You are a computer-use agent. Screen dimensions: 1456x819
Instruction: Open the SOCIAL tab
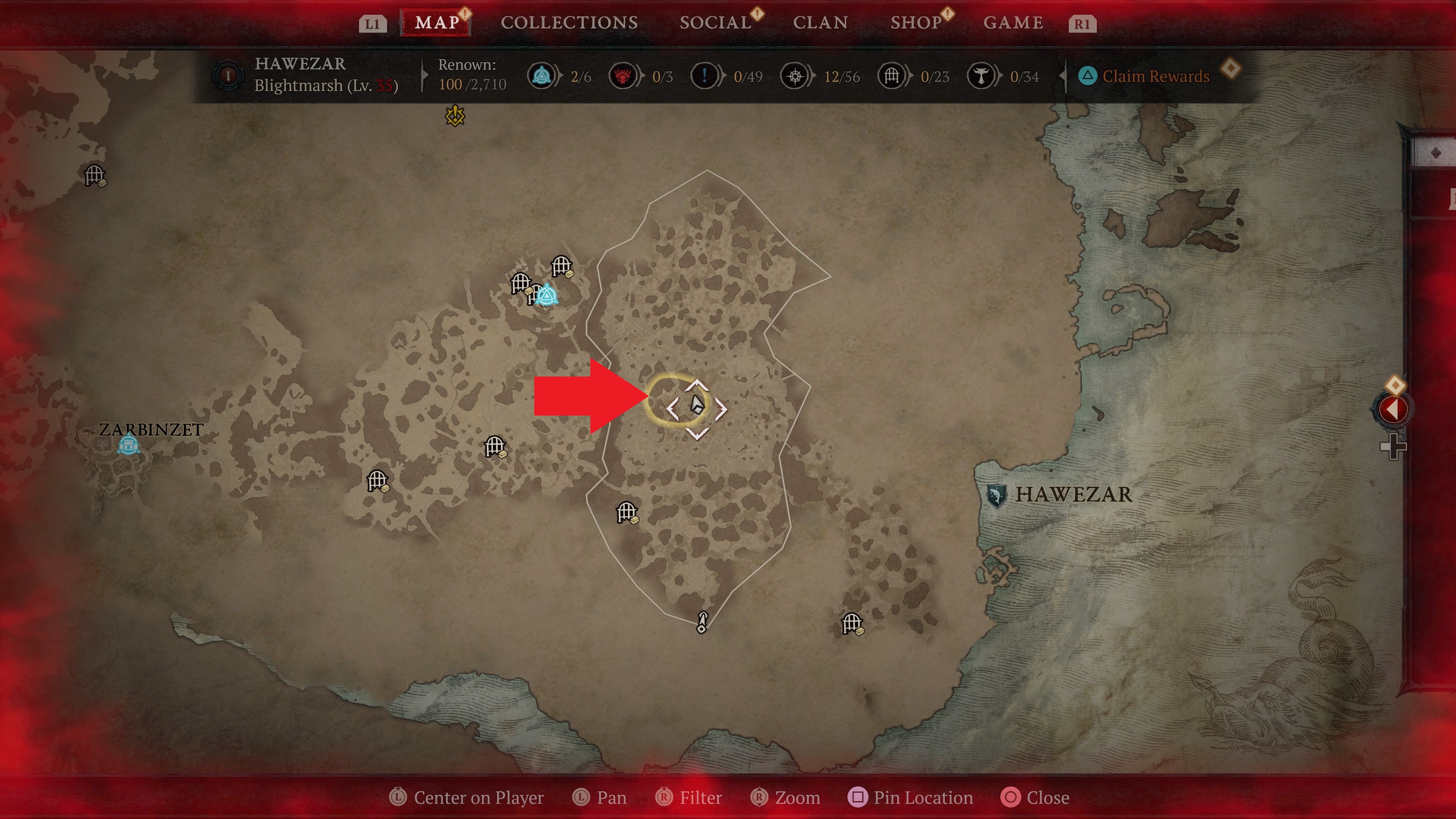pos(713,23)
